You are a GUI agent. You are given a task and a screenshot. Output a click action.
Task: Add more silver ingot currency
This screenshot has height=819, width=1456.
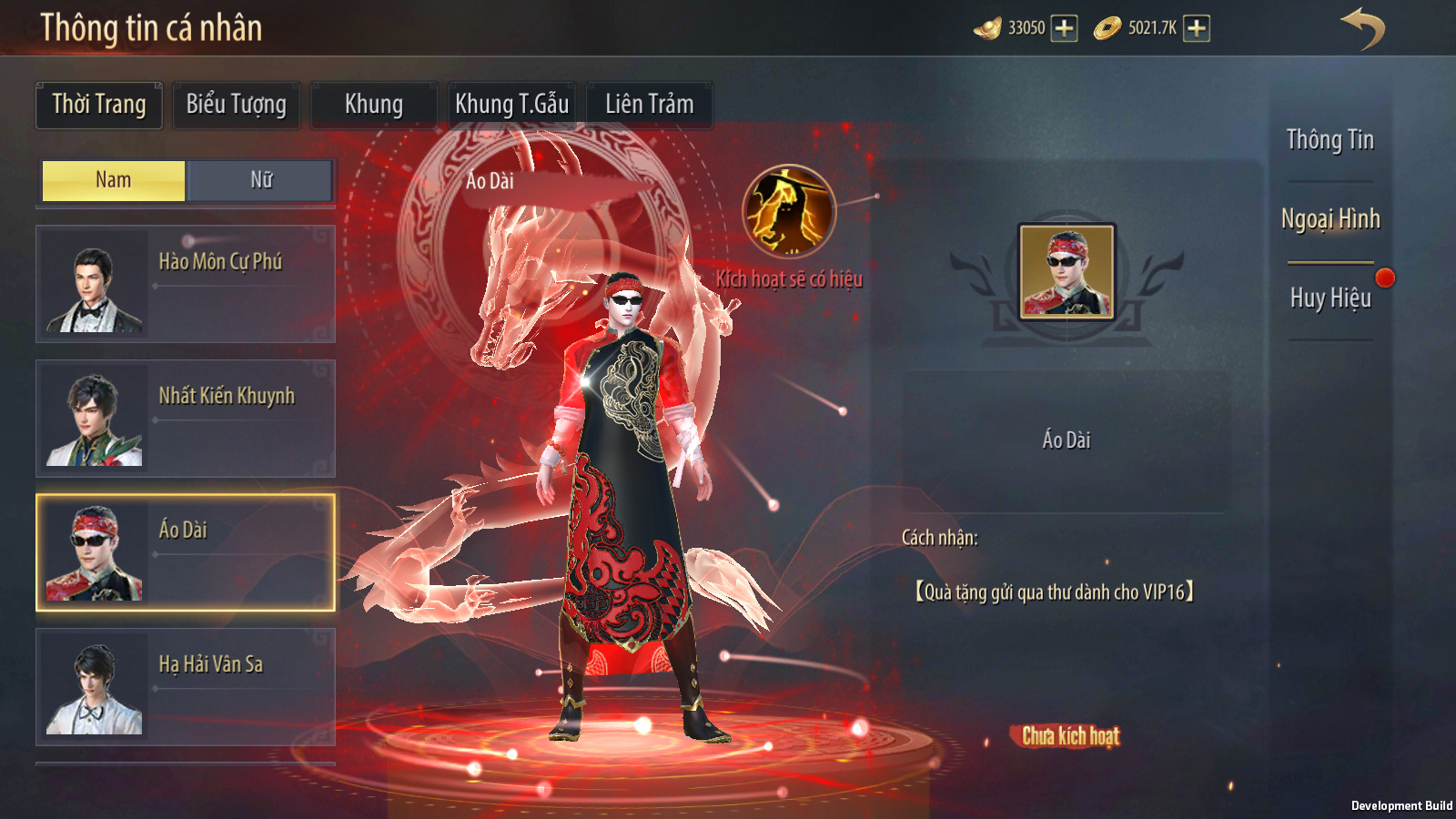pyautogui.click(x=1064, y=28)
